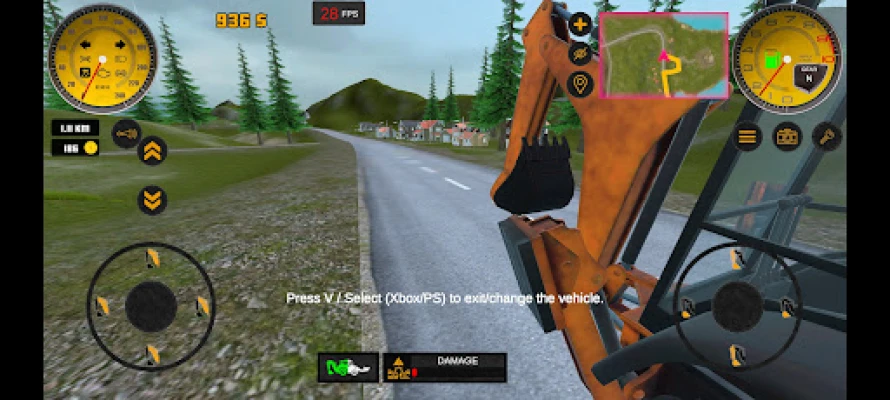Click the yellow plus button beside the minimap

(x=581, y=24)
